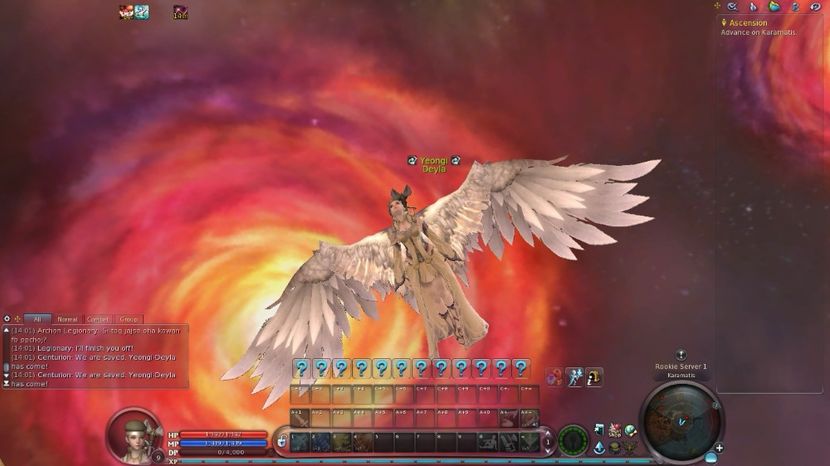This screenshot has width=830, height=466.
Task: Toggle the hotbar mouse lock icon
Action: tap(282, 440)
